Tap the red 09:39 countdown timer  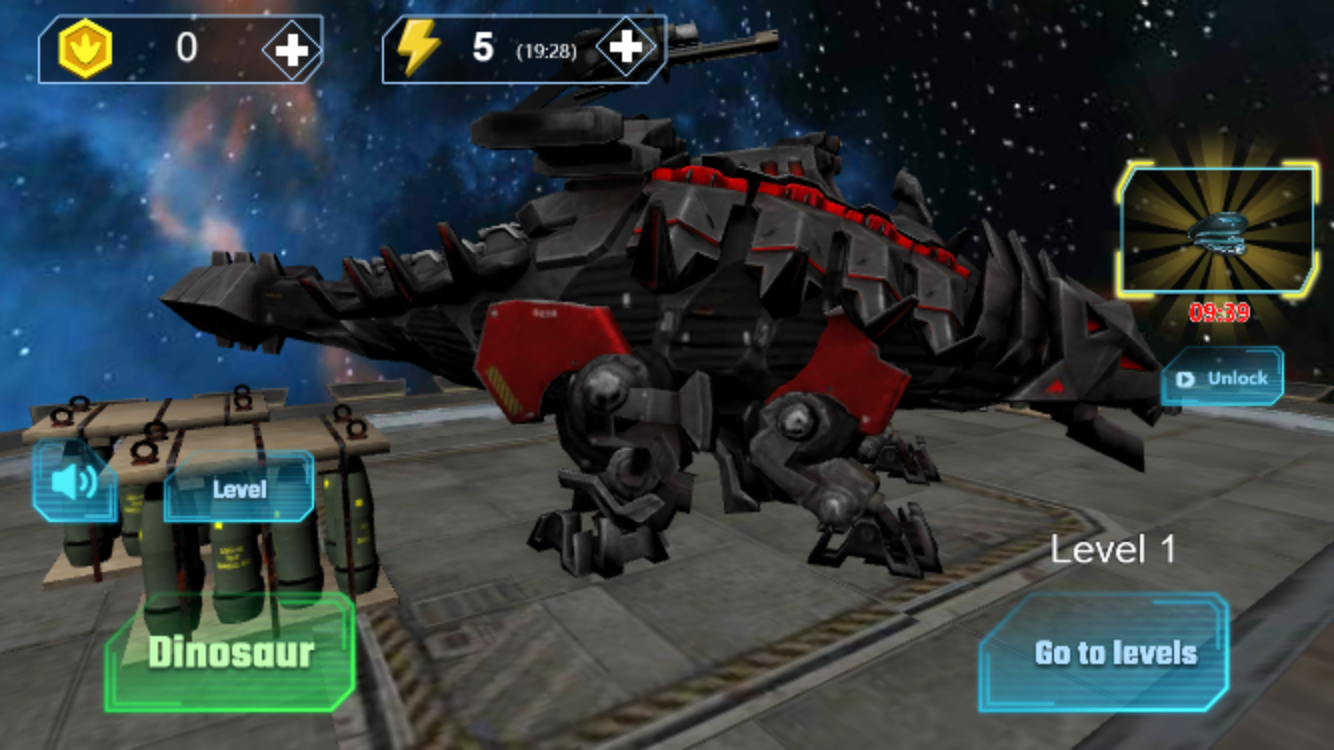[1219, 311]
